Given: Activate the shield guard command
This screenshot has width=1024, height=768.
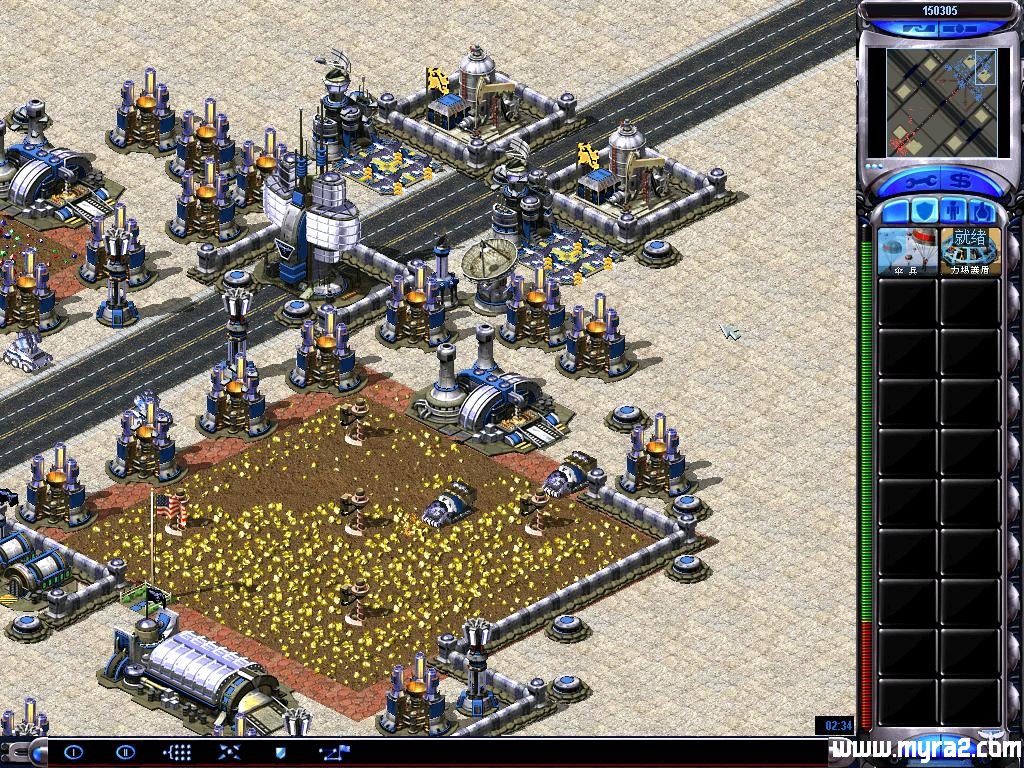Looking at the screenshot, I should tap(281, 752).
